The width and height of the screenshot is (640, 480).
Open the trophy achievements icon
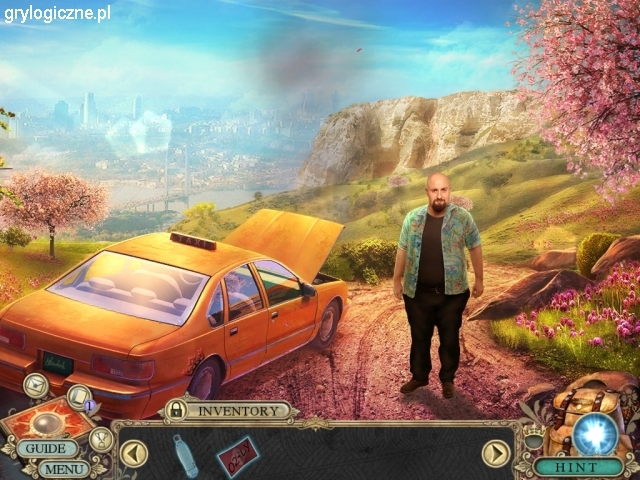(100, 438)
